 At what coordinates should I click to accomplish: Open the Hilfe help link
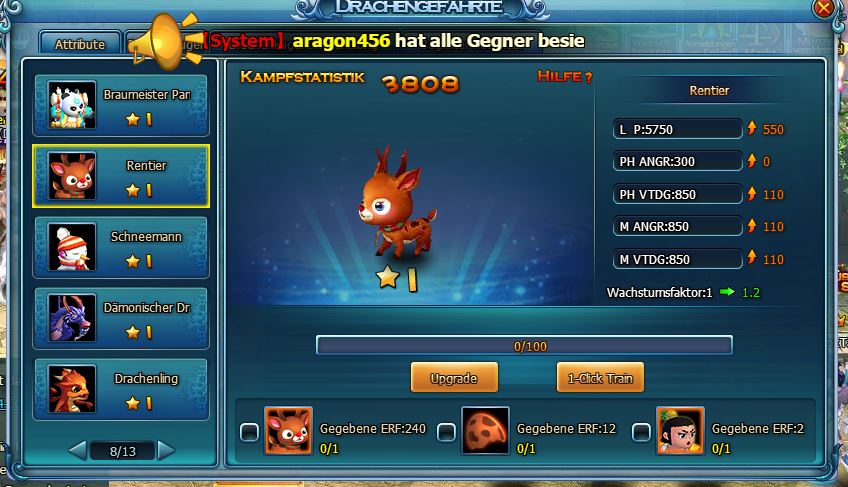(565, 77)
